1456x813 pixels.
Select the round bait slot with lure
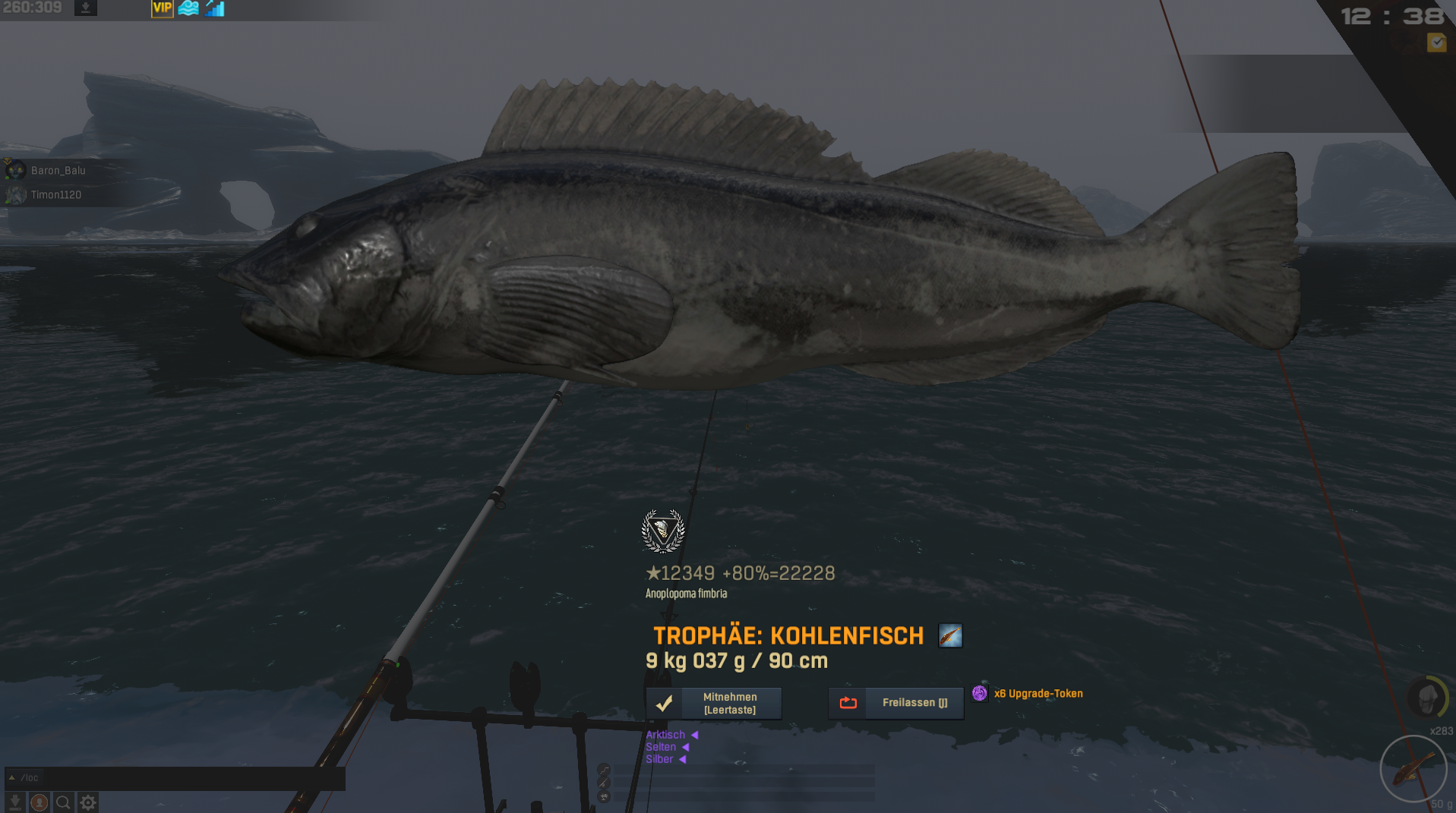click(x=1413, y=769)
